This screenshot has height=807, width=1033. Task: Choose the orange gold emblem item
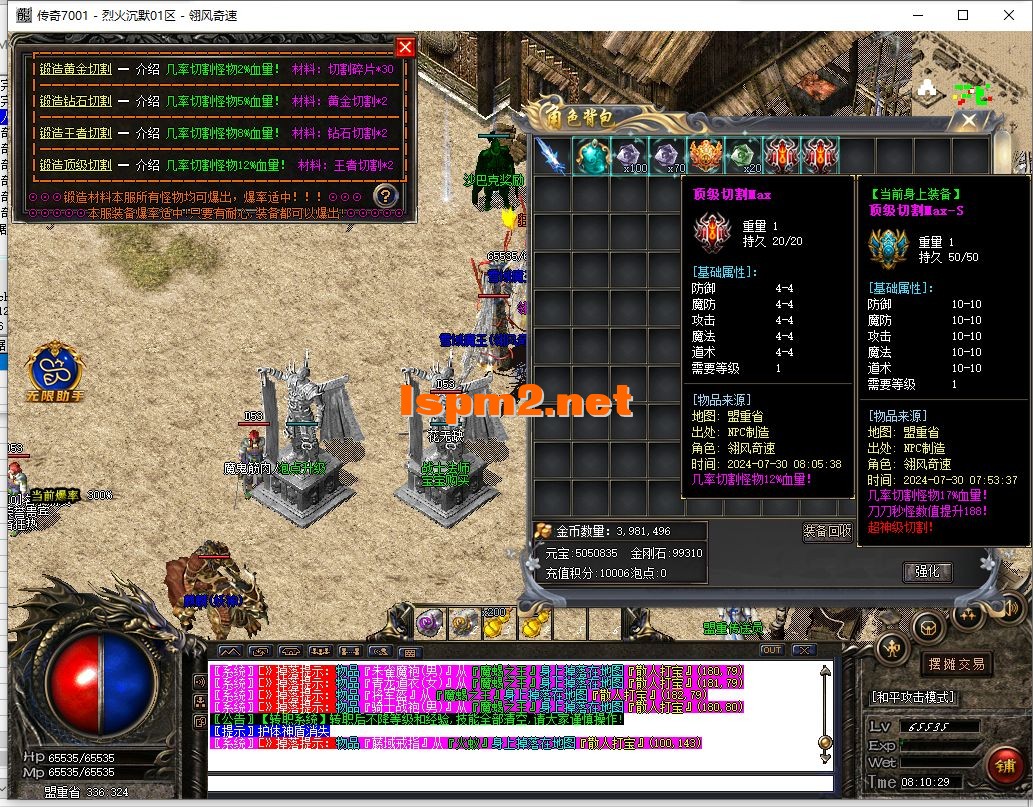[704, 156]
